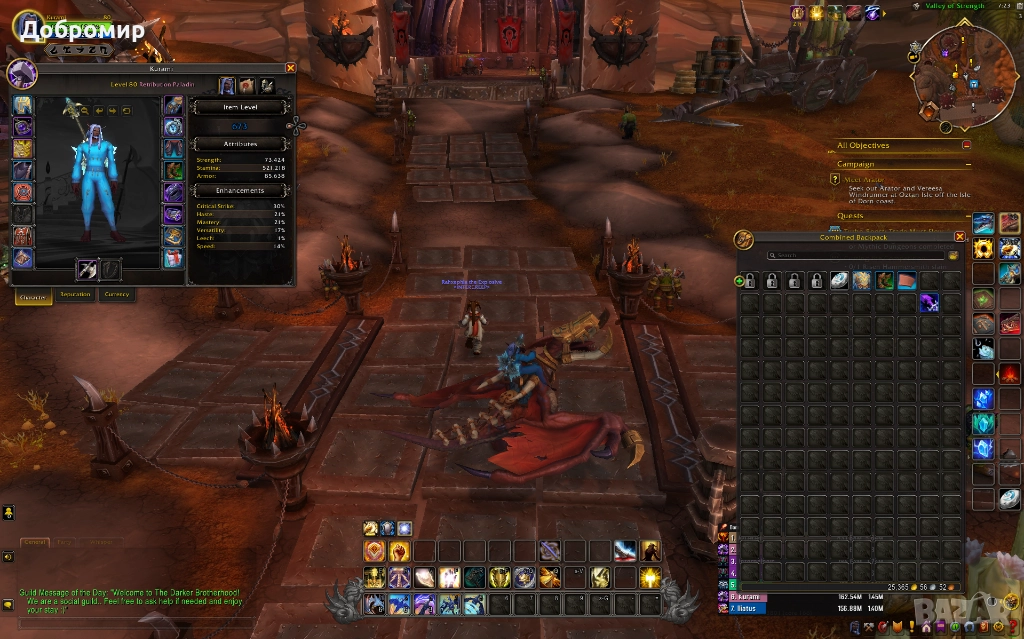
Task: Select the red tome item in backpack
Action: point(906,281)
